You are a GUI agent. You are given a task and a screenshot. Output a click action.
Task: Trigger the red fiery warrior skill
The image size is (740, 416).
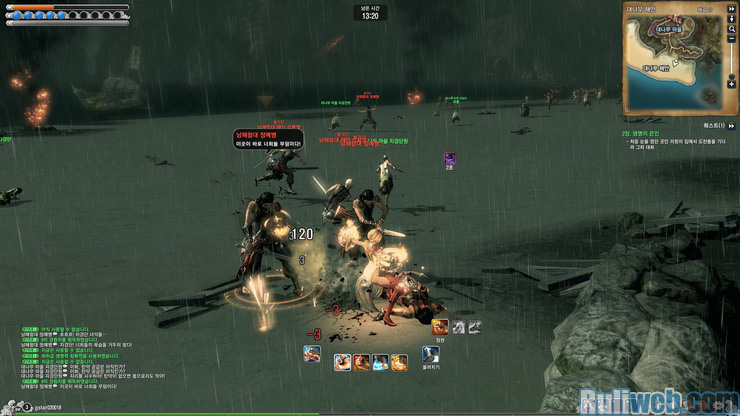tap(360, 362)
